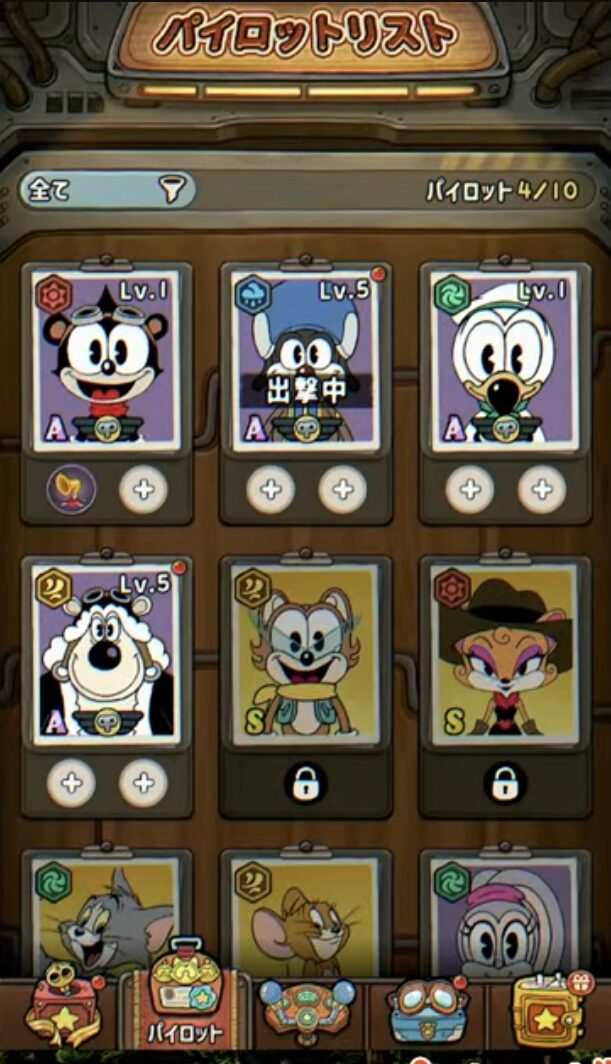Select the locked cowgirl hat pilot card

pos(504,653)
